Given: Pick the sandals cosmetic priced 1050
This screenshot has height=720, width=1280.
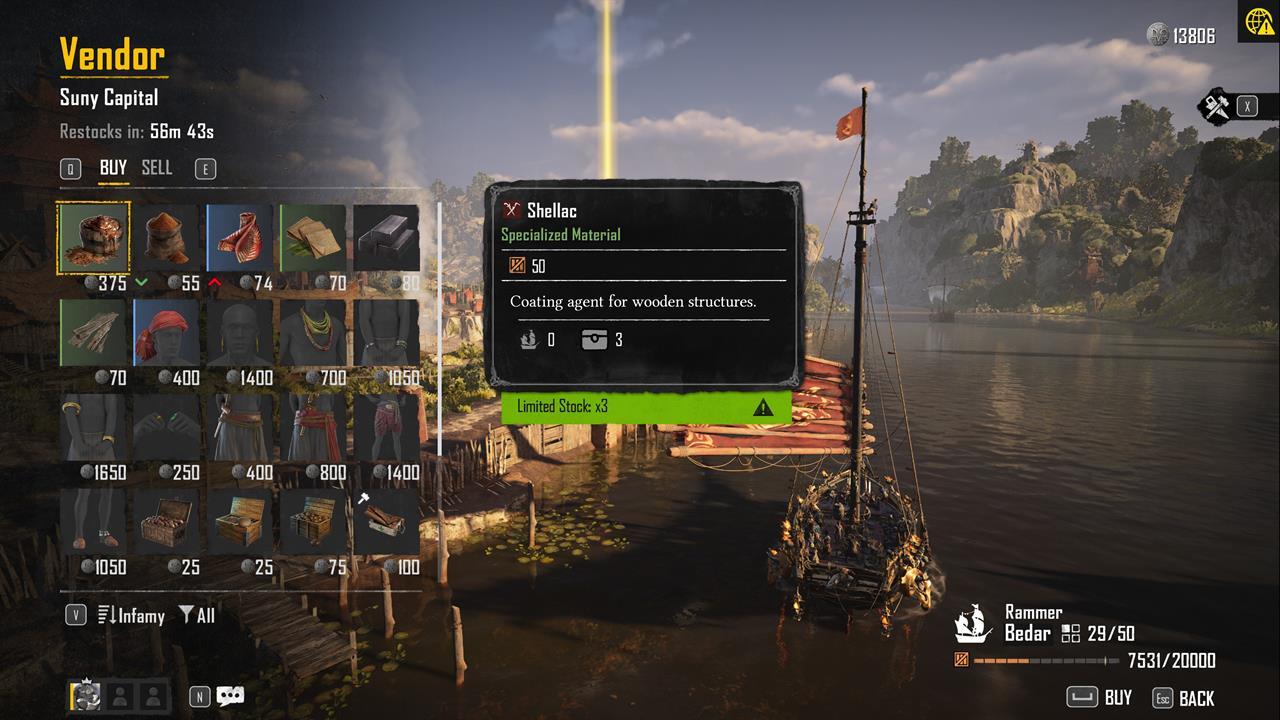Looking at the screenshot, I should (94, 522).
